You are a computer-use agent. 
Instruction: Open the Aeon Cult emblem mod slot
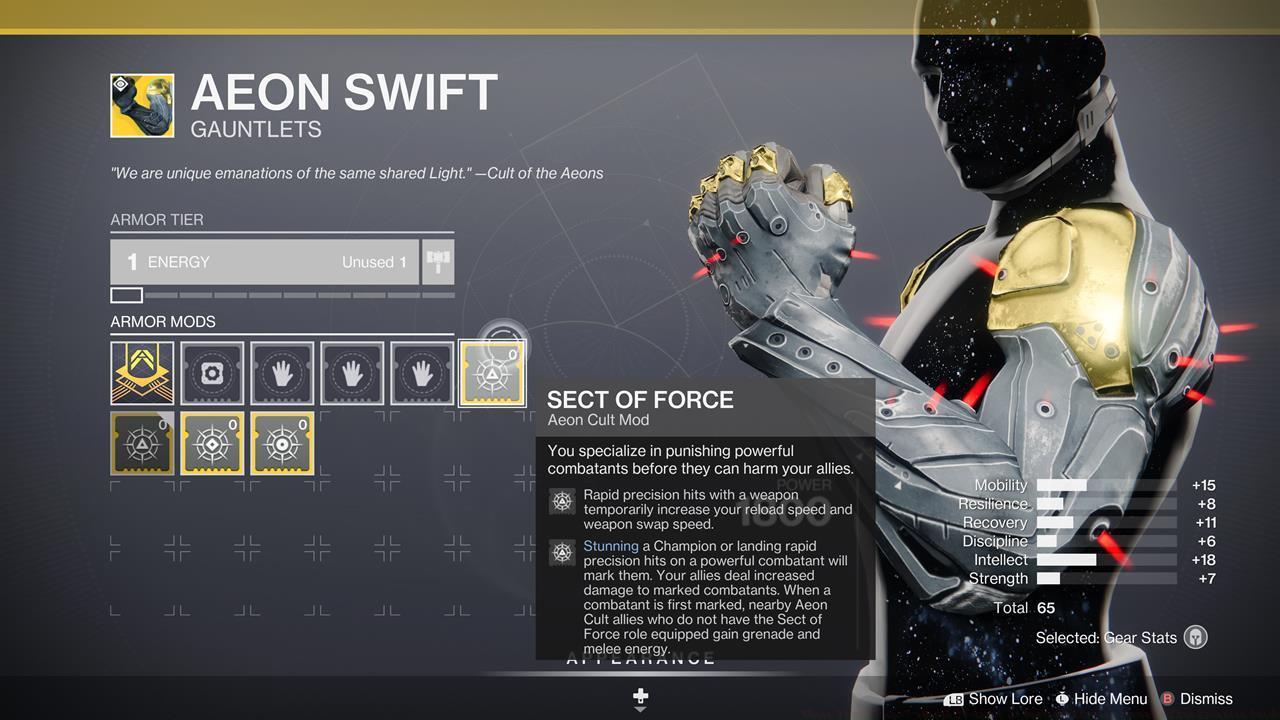click(142, 372)
